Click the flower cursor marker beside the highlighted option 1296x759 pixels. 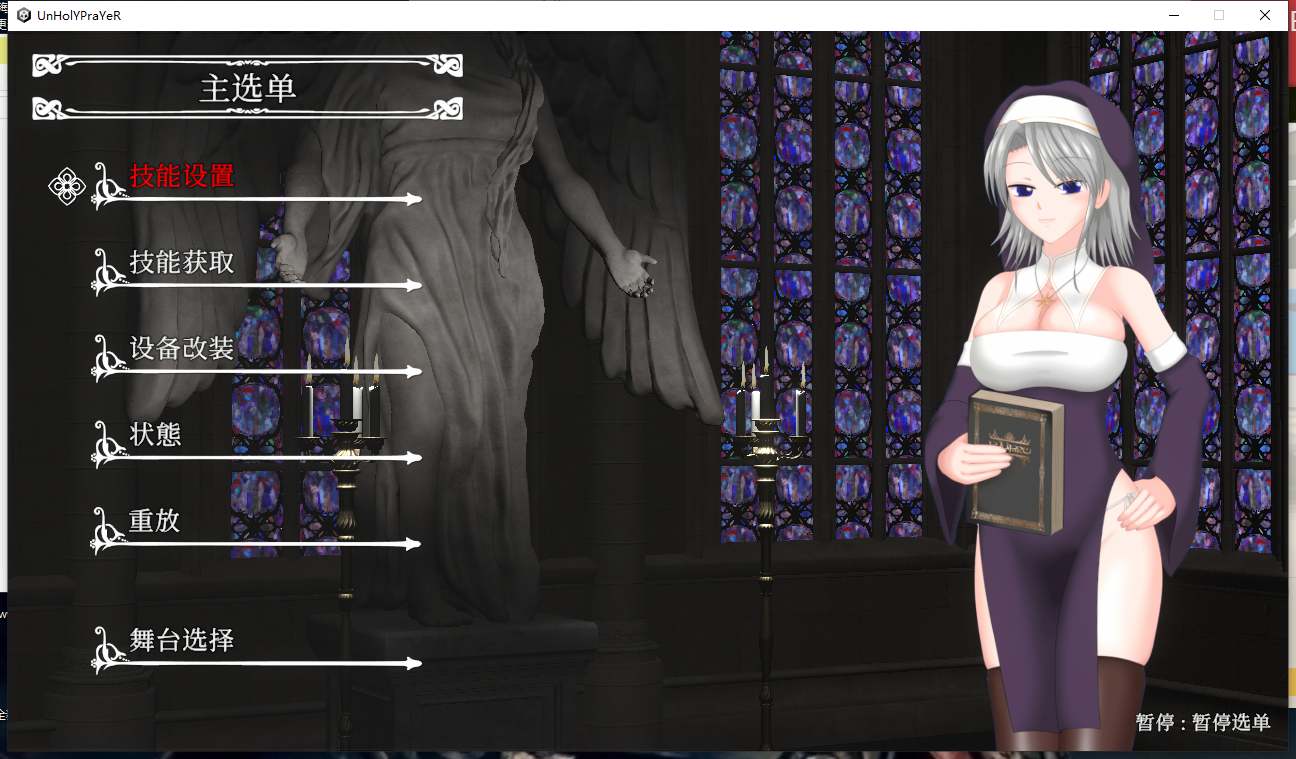pos(66,185)
